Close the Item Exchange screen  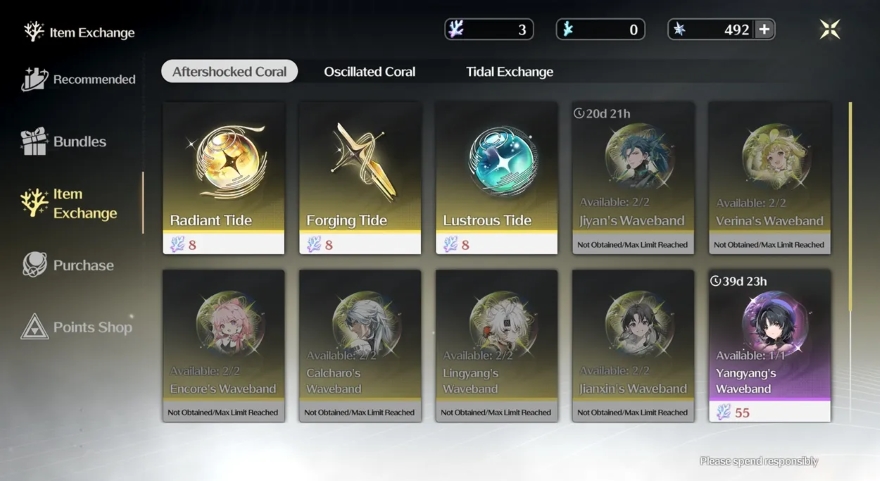click(830, 29)
